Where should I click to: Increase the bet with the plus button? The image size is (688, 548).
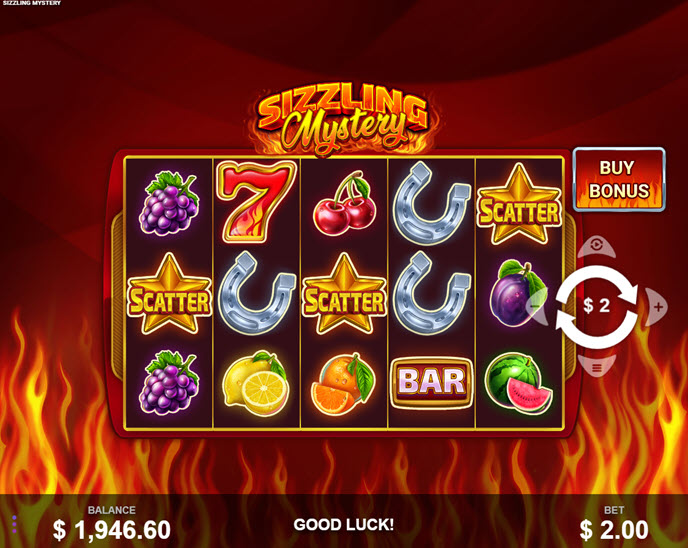tap(656, 306)
